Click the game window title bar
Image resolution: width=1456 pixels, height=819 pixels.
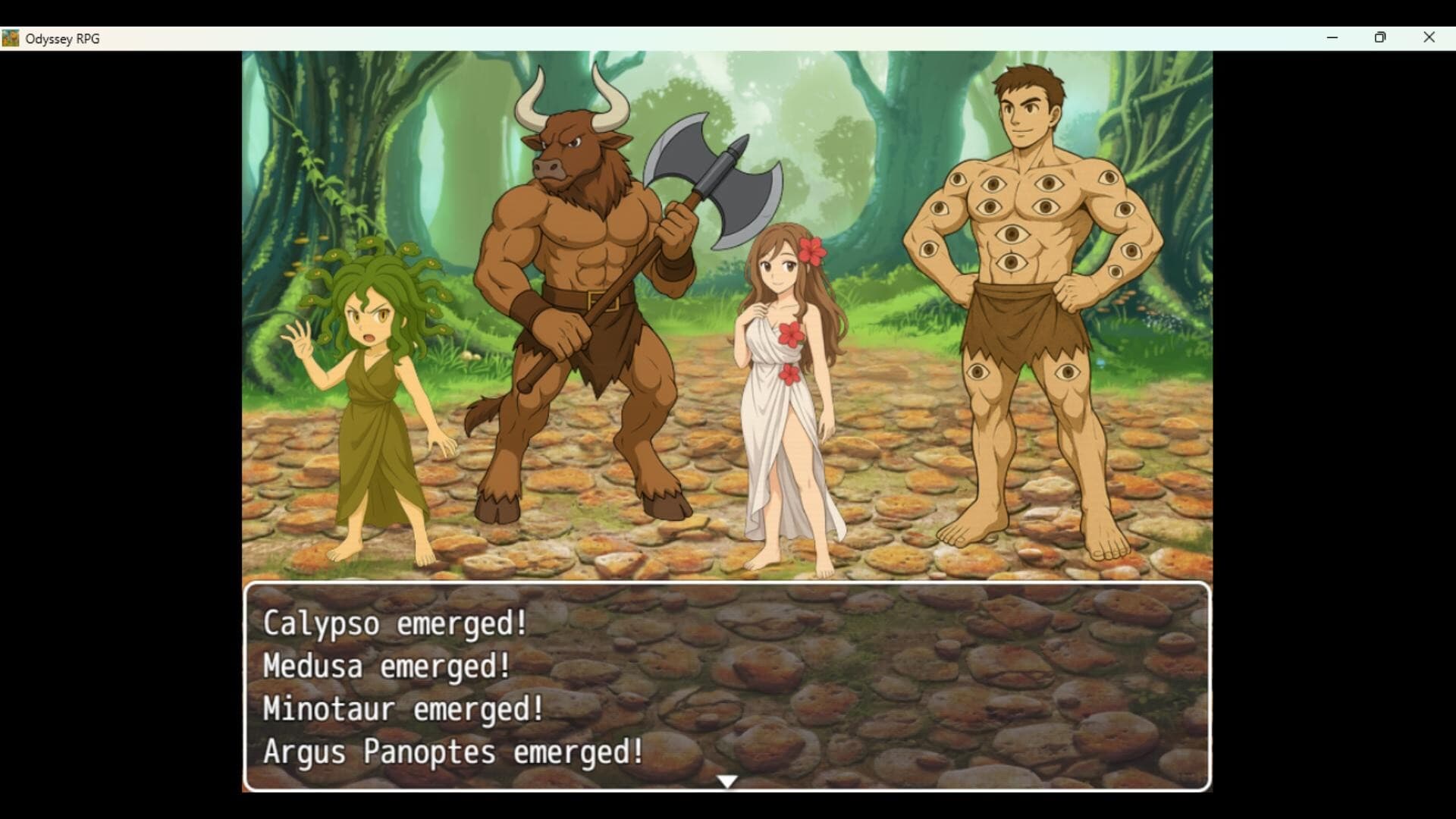(682, 38)
